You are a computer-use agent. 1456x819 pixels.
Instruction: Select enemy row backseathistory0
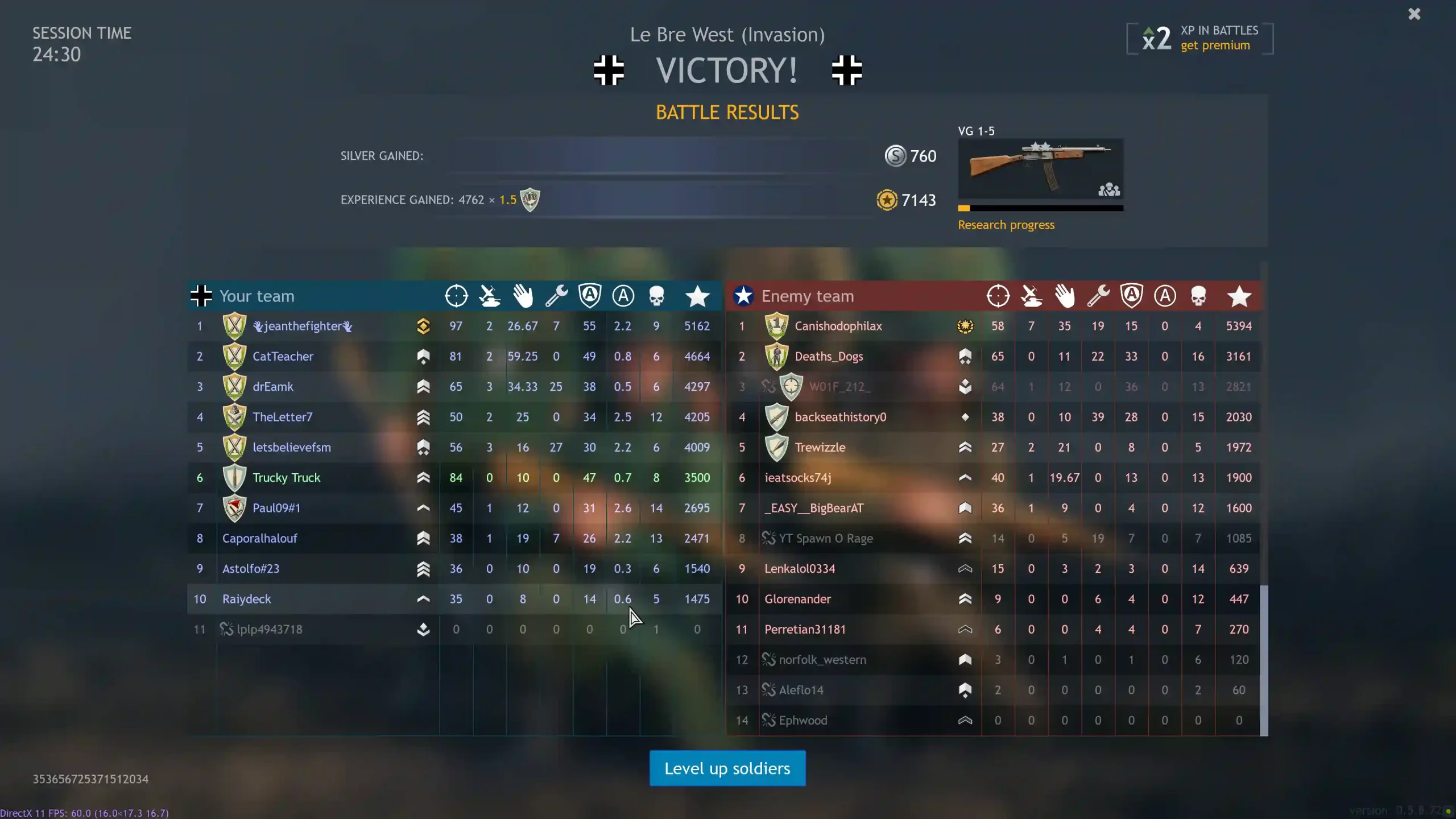(x=840, y=417)
